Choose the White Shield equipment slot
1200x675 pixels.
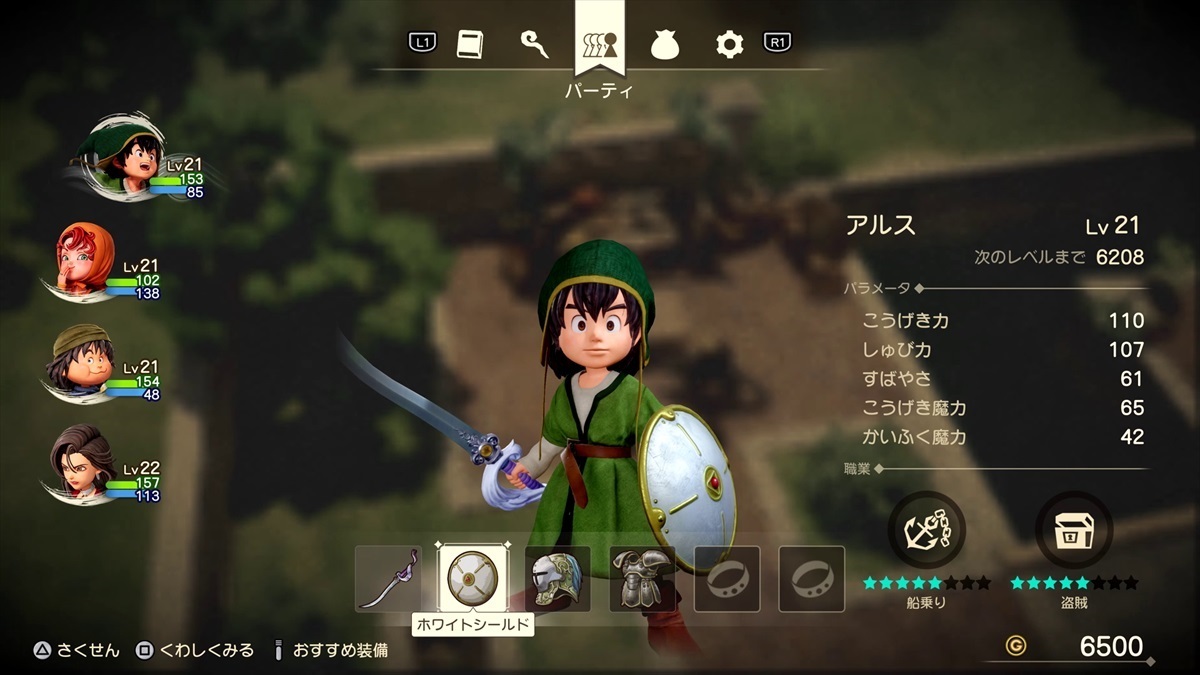pyautogui.click(x=472, y=579)
